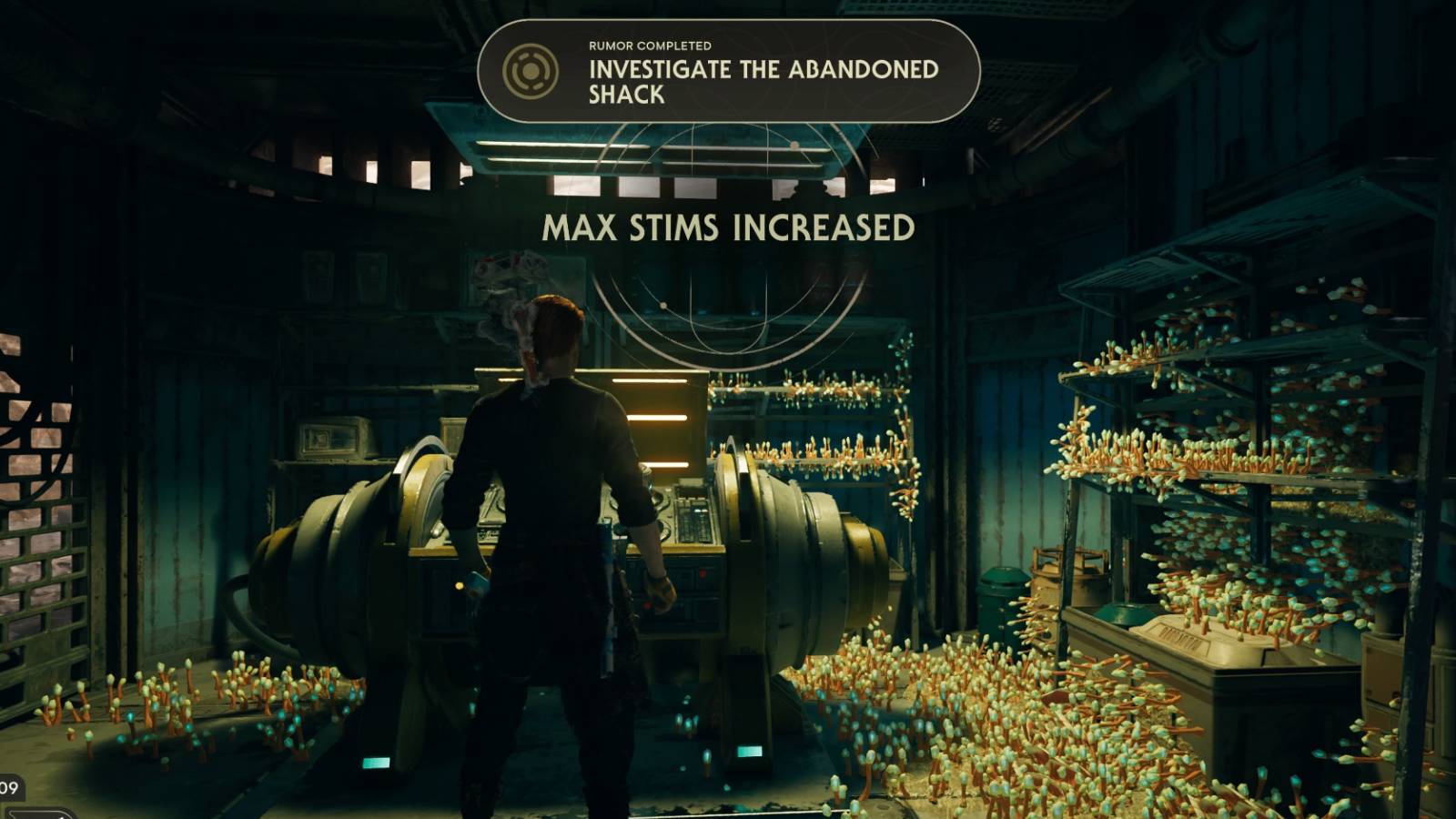Image resolution: width=1456 pixels, height=819 pixels.
Task: Flip the small switch beside the red light
Action: click(687, 575)
